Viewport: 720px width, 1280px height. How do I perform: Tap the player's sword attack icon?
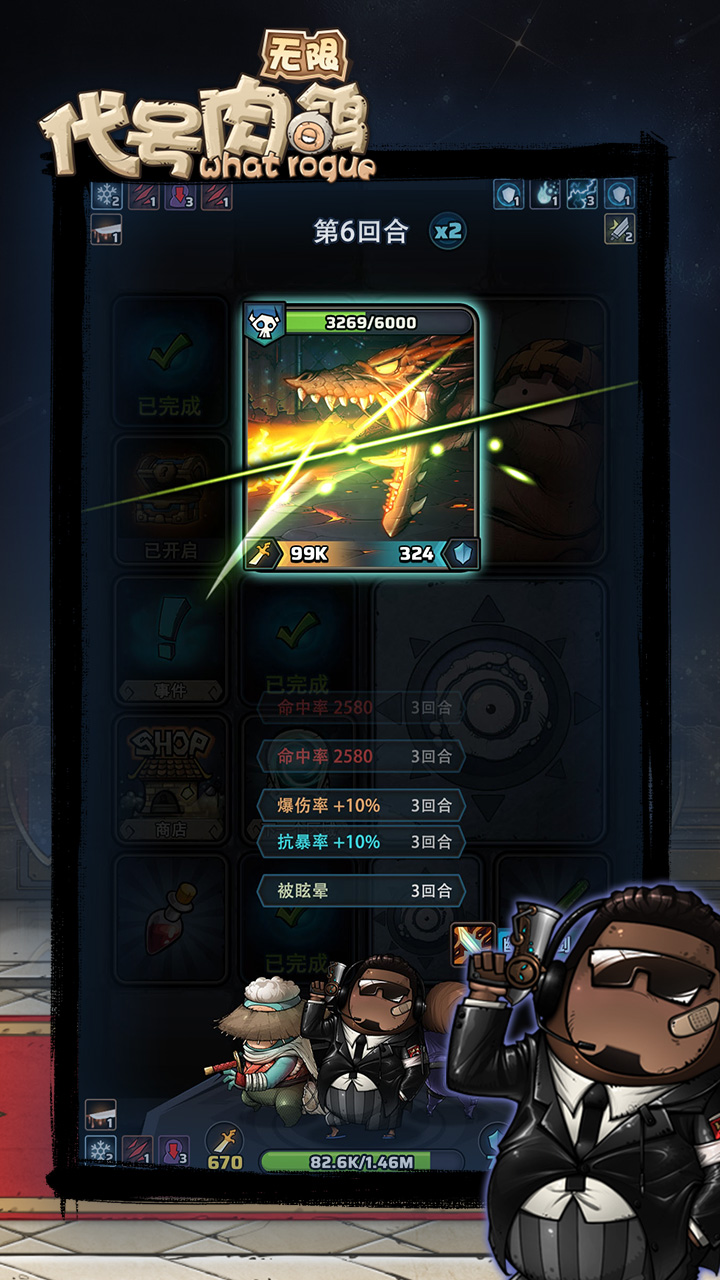[225, 1140]
